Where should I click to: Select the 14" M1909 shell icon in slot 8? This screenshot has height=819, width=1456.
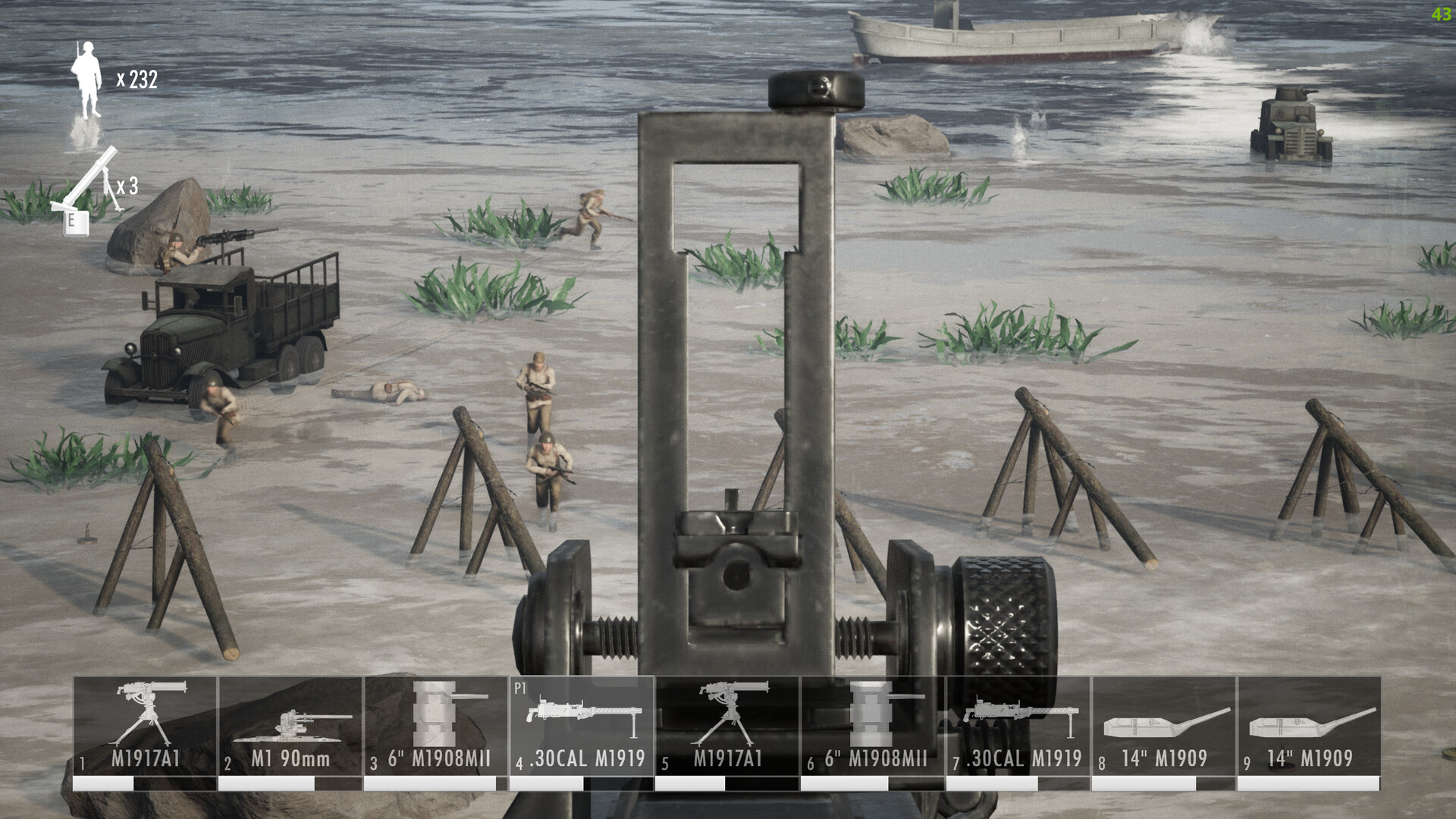coord(1166,720)
